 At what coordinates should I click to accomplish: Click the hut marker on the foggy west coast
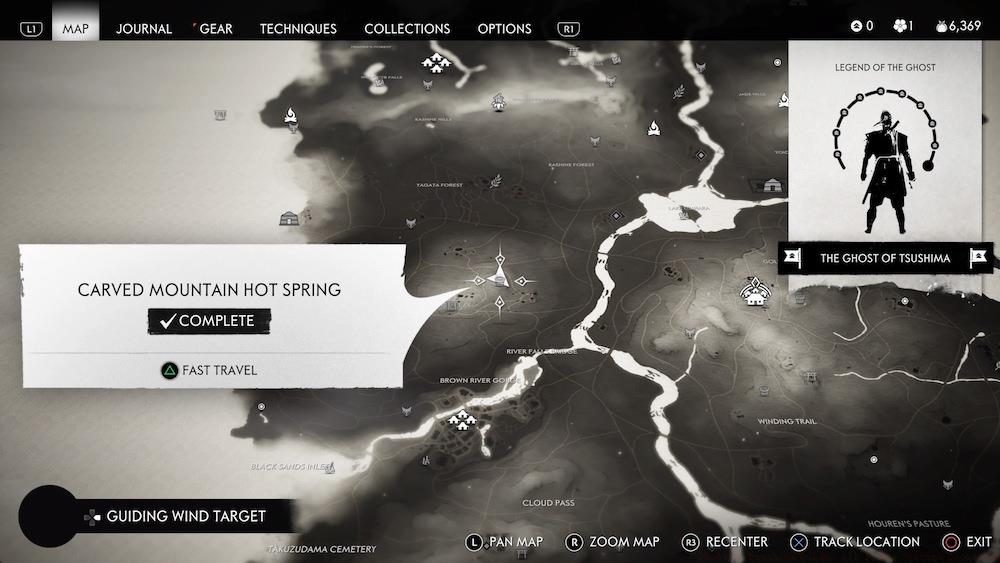click(x=289, y=217)
